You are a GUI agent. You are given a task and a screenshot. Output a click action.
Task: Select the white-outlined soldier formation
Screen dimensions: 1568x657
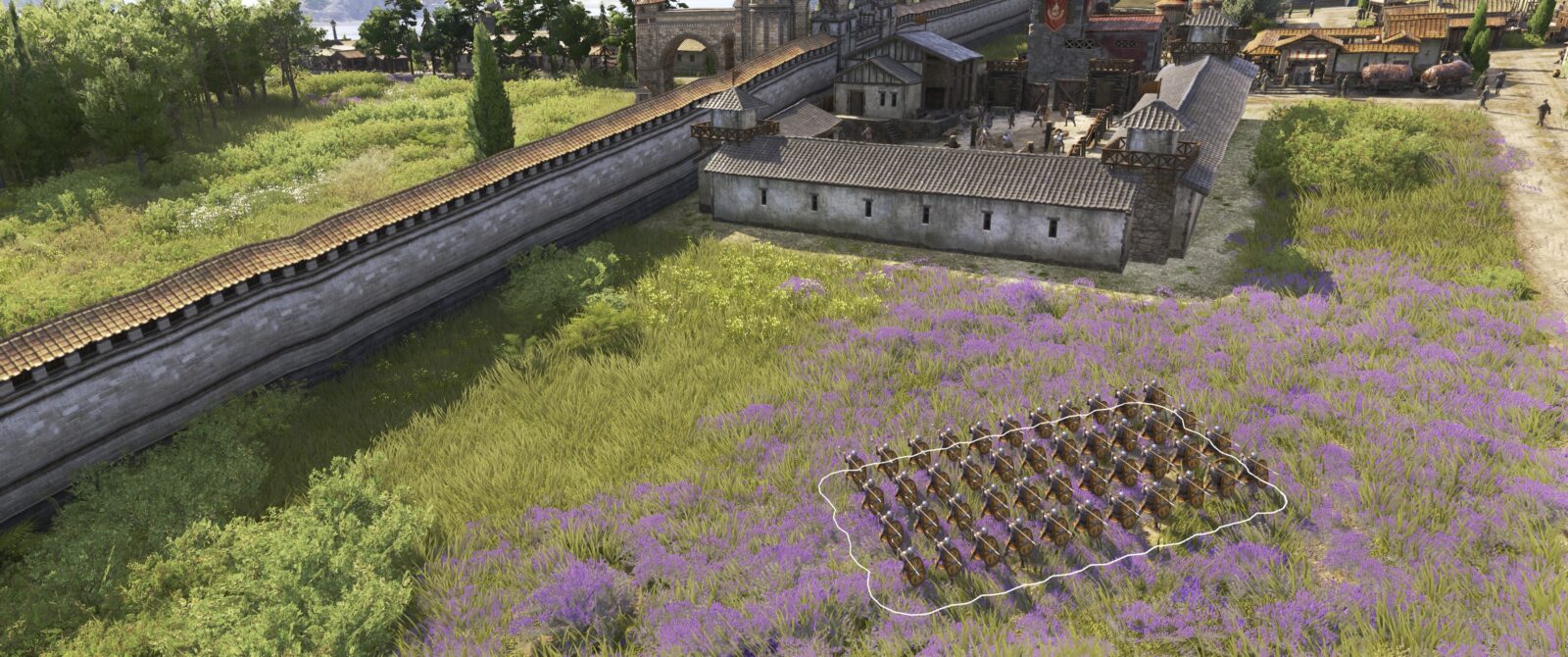pyautogui.click(x=1049, y=490)
